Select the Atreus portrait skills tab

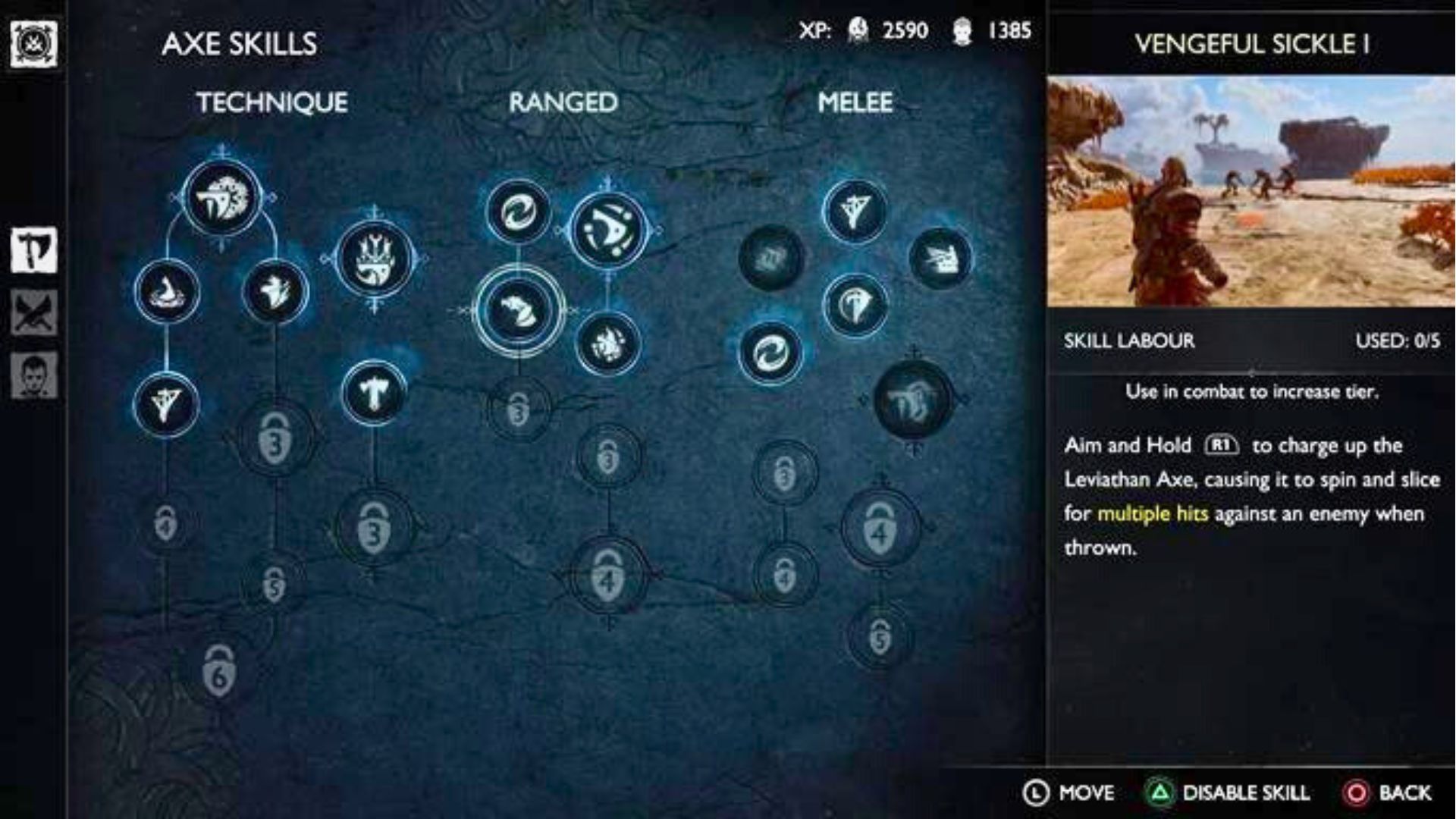pyautogui.click(x=33, y=375)
